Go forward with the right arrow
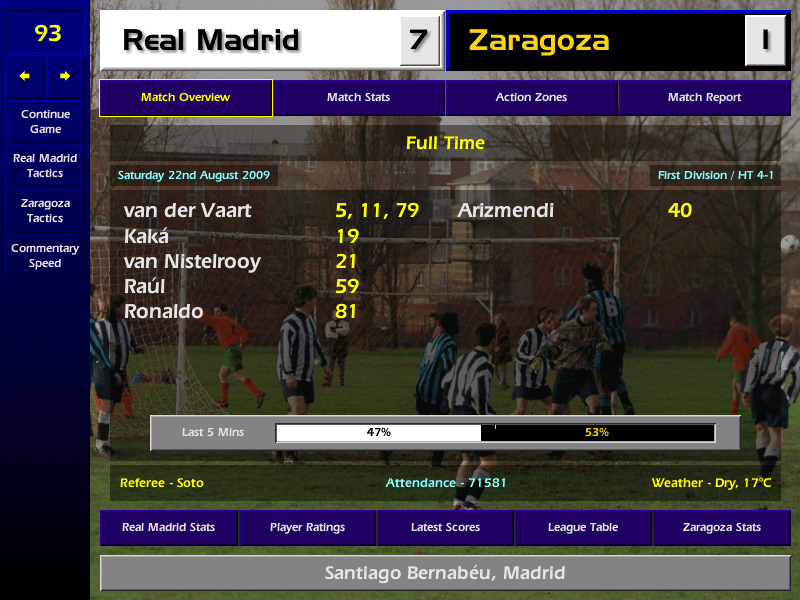The width and height of the screenshot is (800, 600). point(66,76)
